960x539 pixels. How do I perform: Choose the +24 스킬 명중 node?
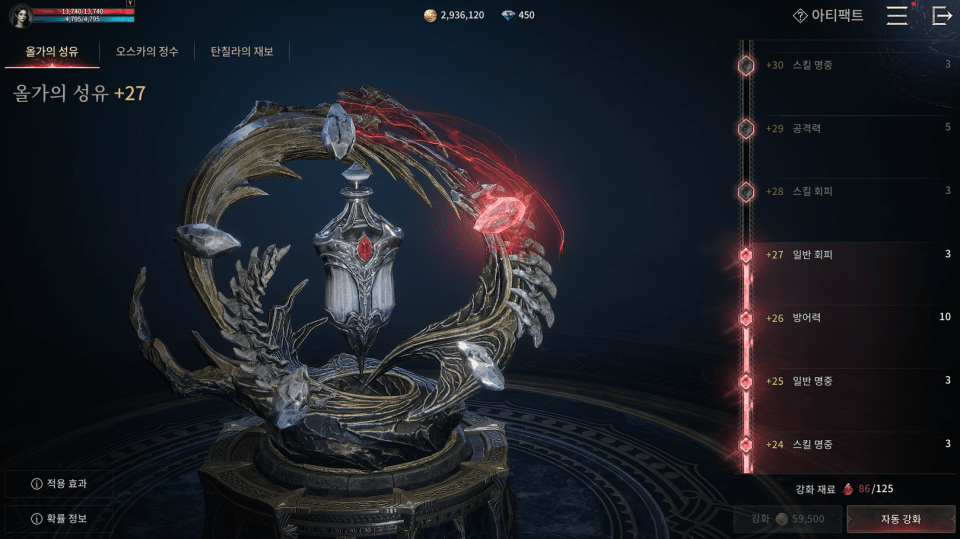click(x=746, y=444)
